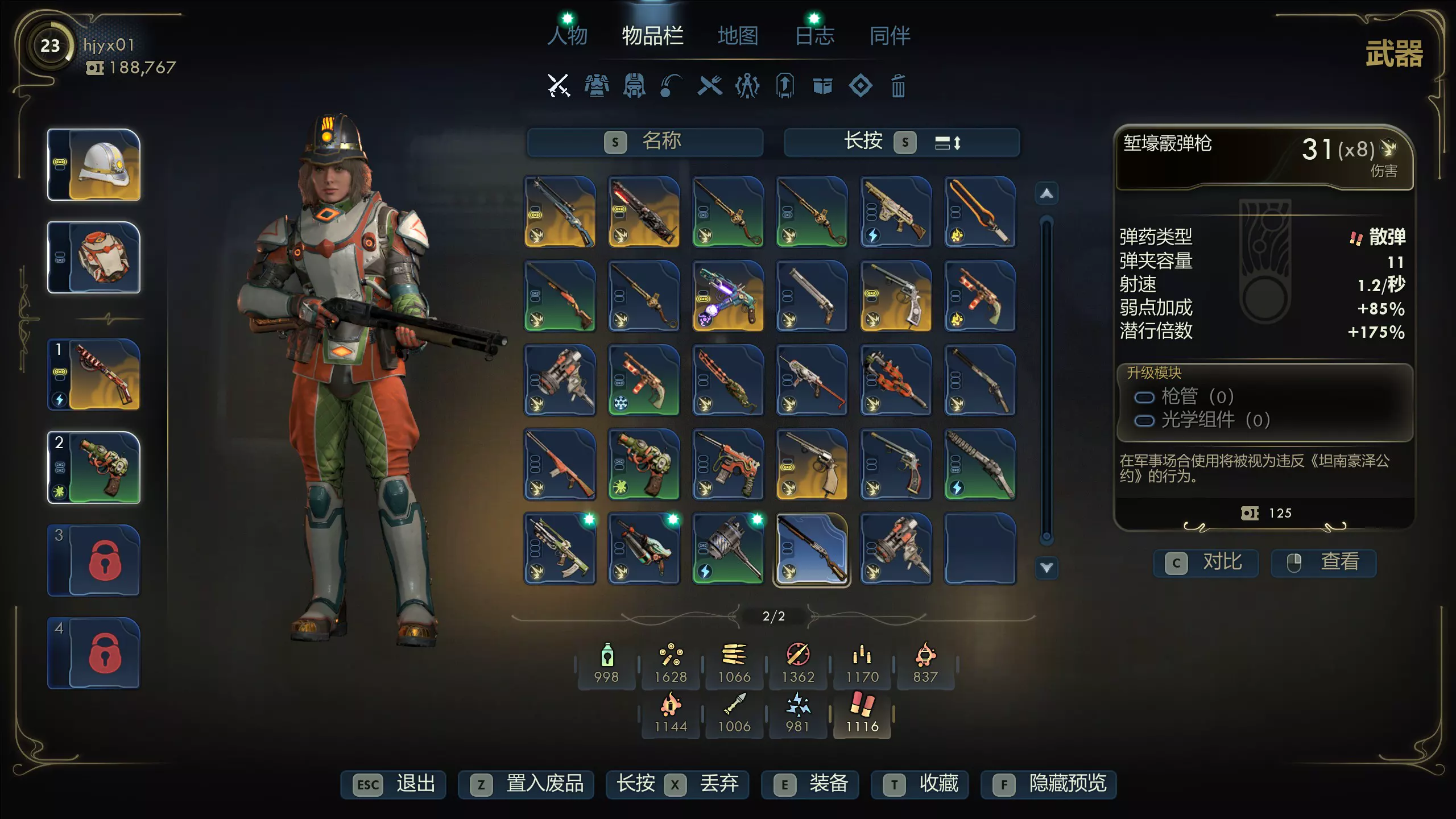Select weapon slot 1 red shotgun

coord(94,375)
